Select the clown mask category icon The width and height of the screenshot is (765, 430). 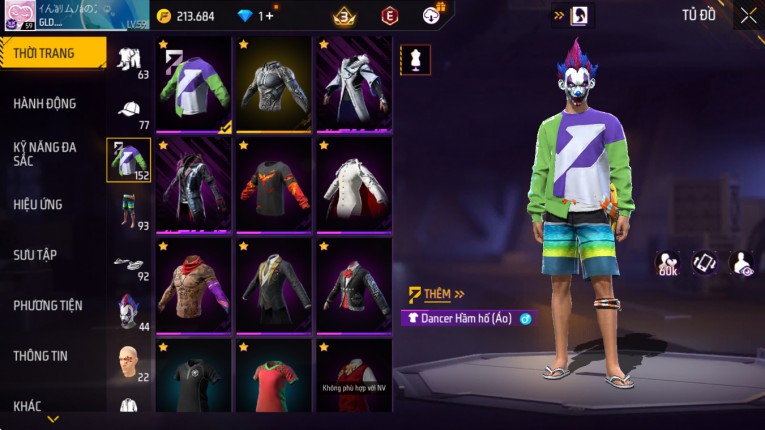click(x=129, y=310)
